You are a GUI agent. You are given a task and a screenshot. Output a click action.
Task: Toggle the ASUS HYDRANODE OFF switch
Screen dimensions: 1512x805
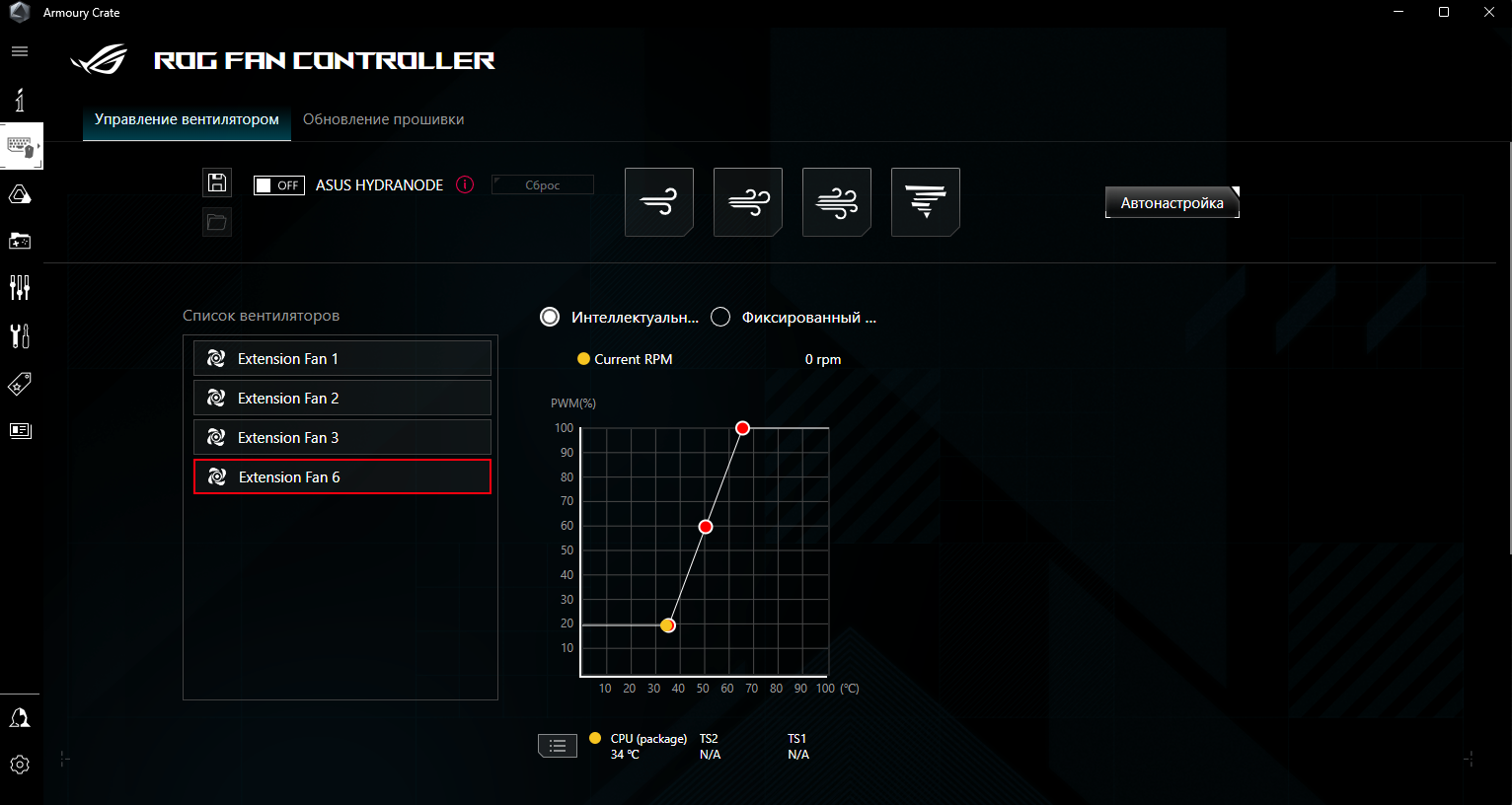coord(278,184)
